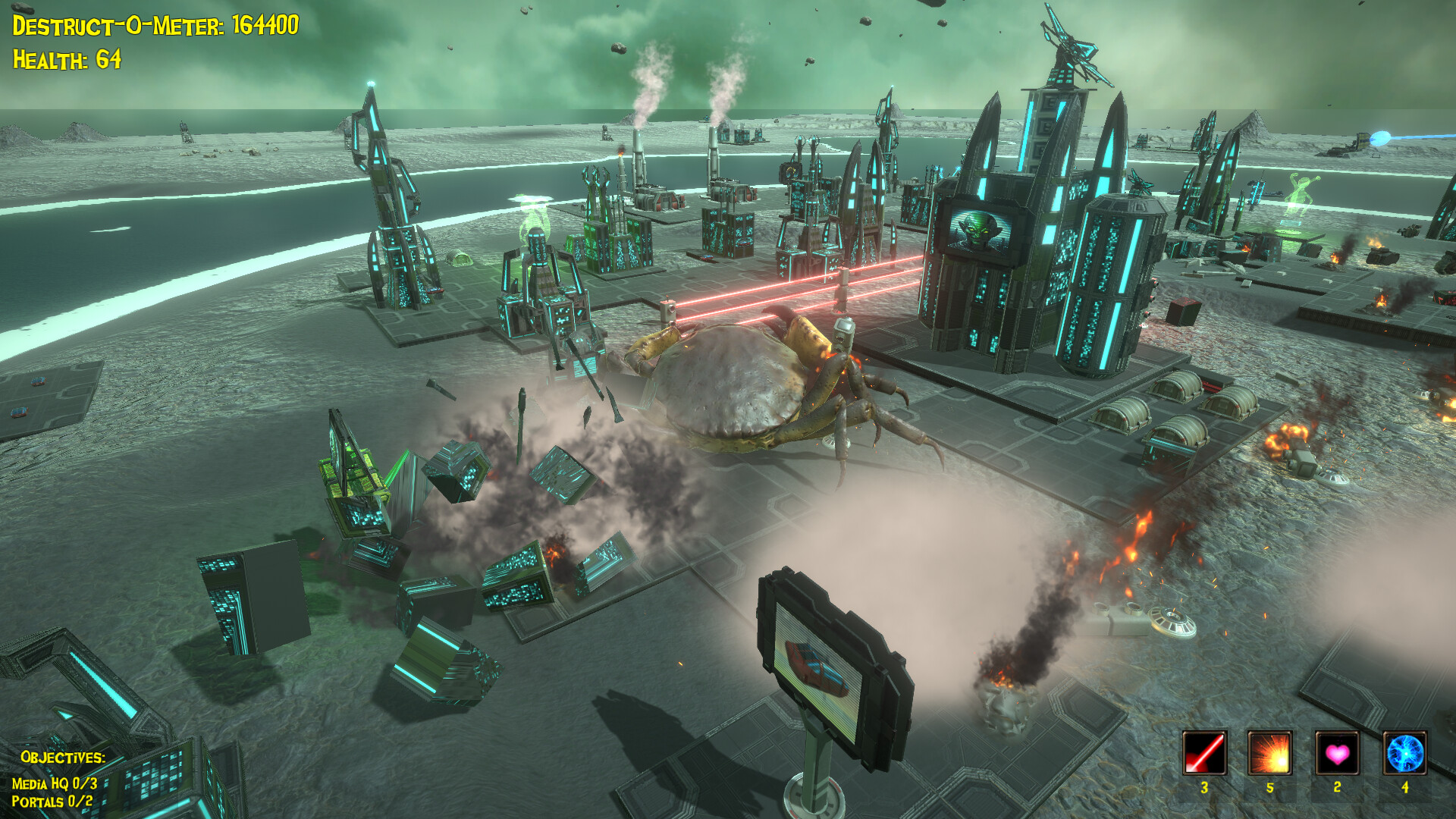This screenshot has height=819, width=1456.
Task: Use the pink heart heal ability
Action: pos(1337,753)
